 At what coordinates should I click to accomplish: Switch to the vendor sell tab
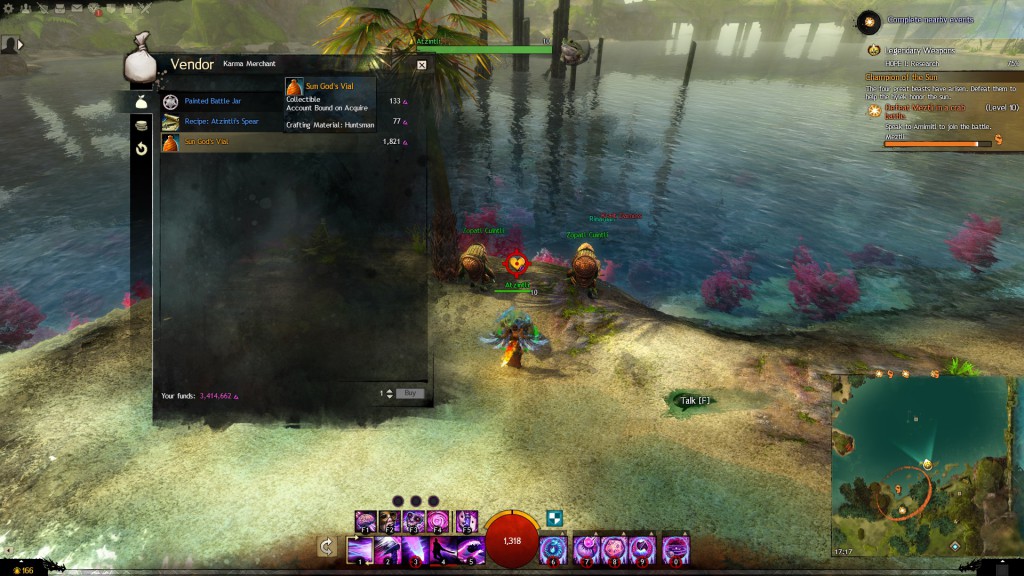141,125
